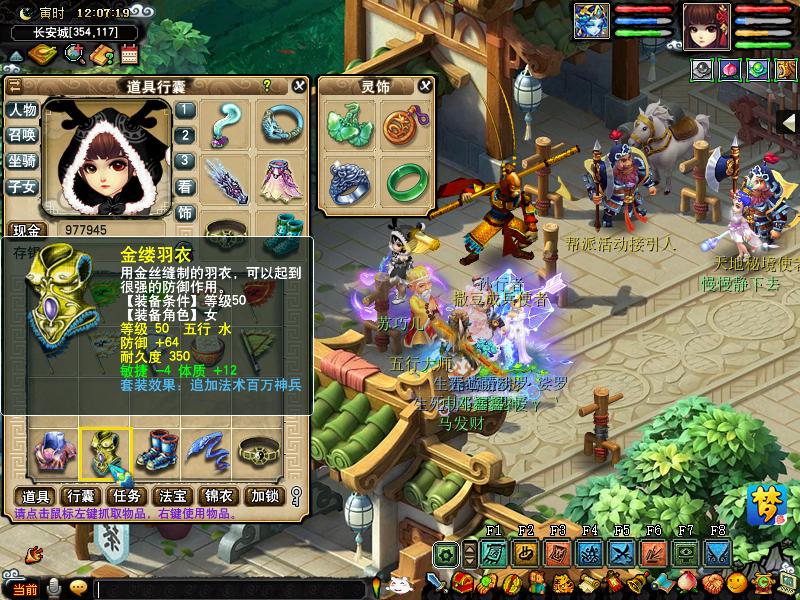Close the 道具行囊 inventory window
Image resolution: width=800 pixels, height=600 pixels.
point(299,87)
